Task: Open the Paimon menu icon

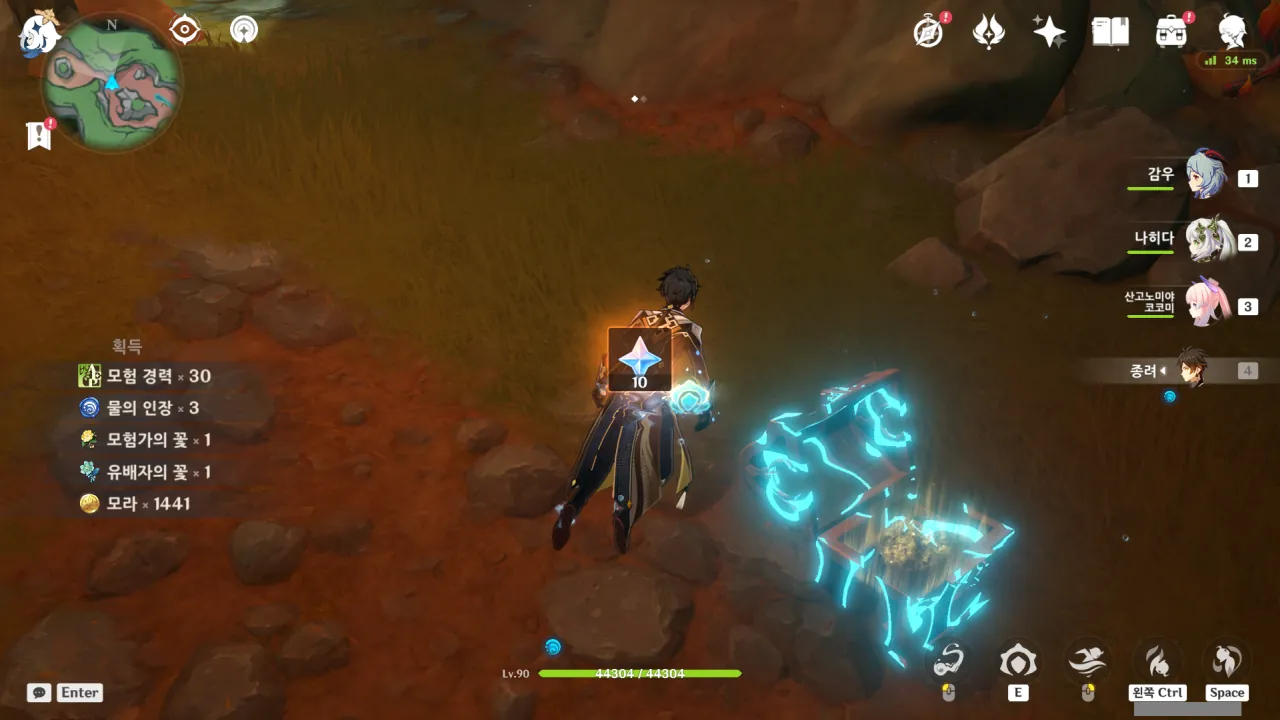Action: [40, 32]
